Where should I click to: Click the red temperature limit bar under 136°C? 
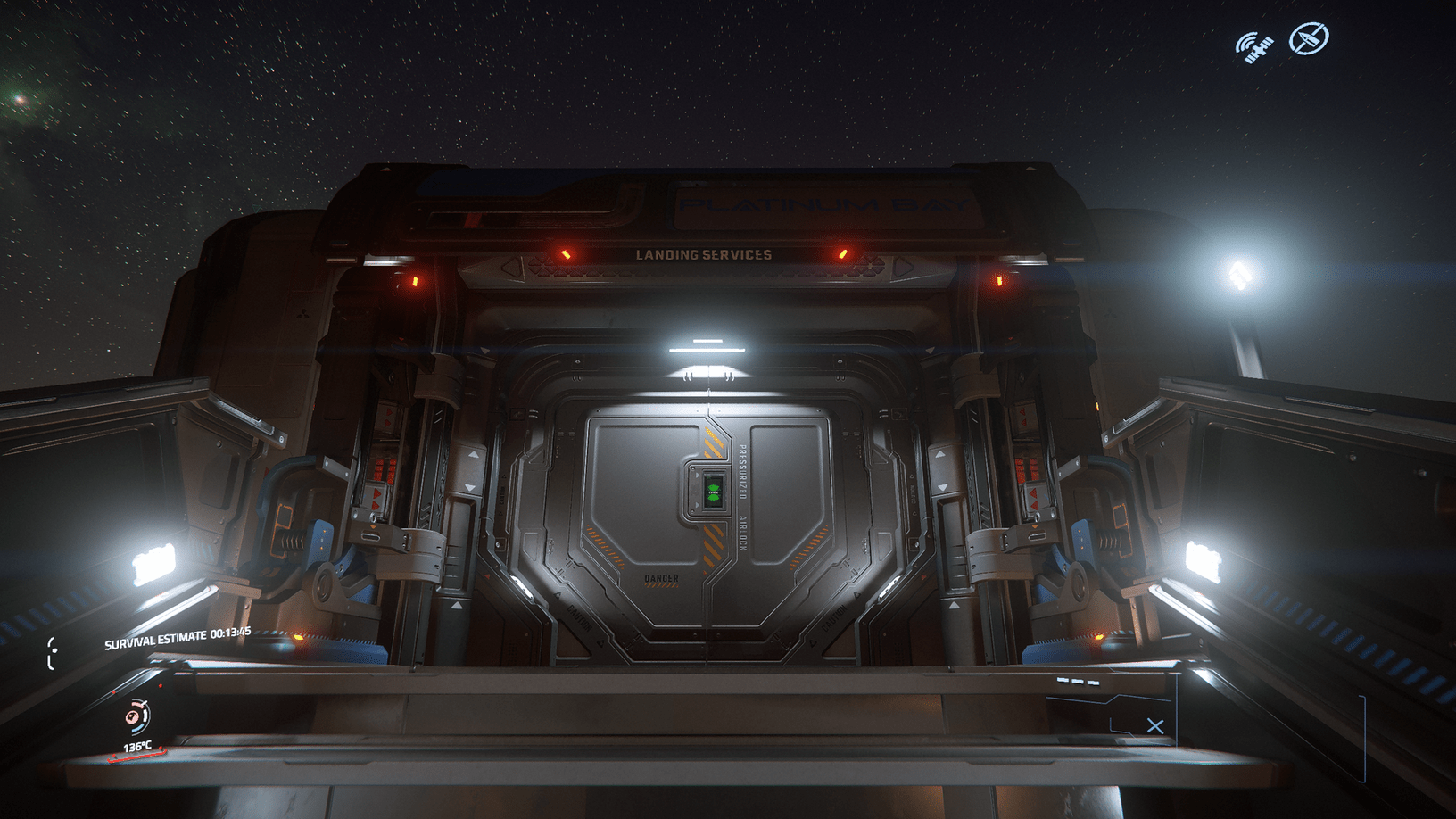click(136, 756)
